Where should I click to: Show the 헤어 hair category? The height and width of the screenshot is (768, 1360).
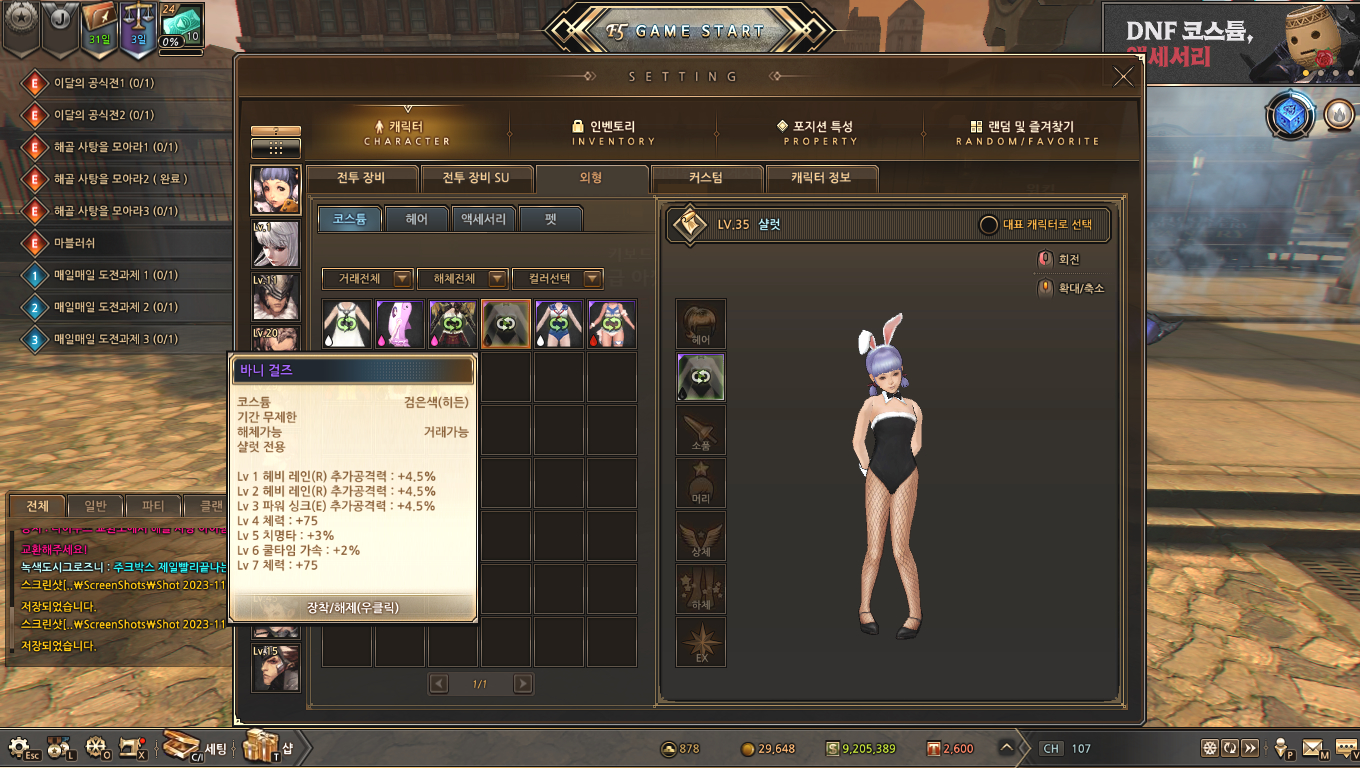tap(416, 219)
